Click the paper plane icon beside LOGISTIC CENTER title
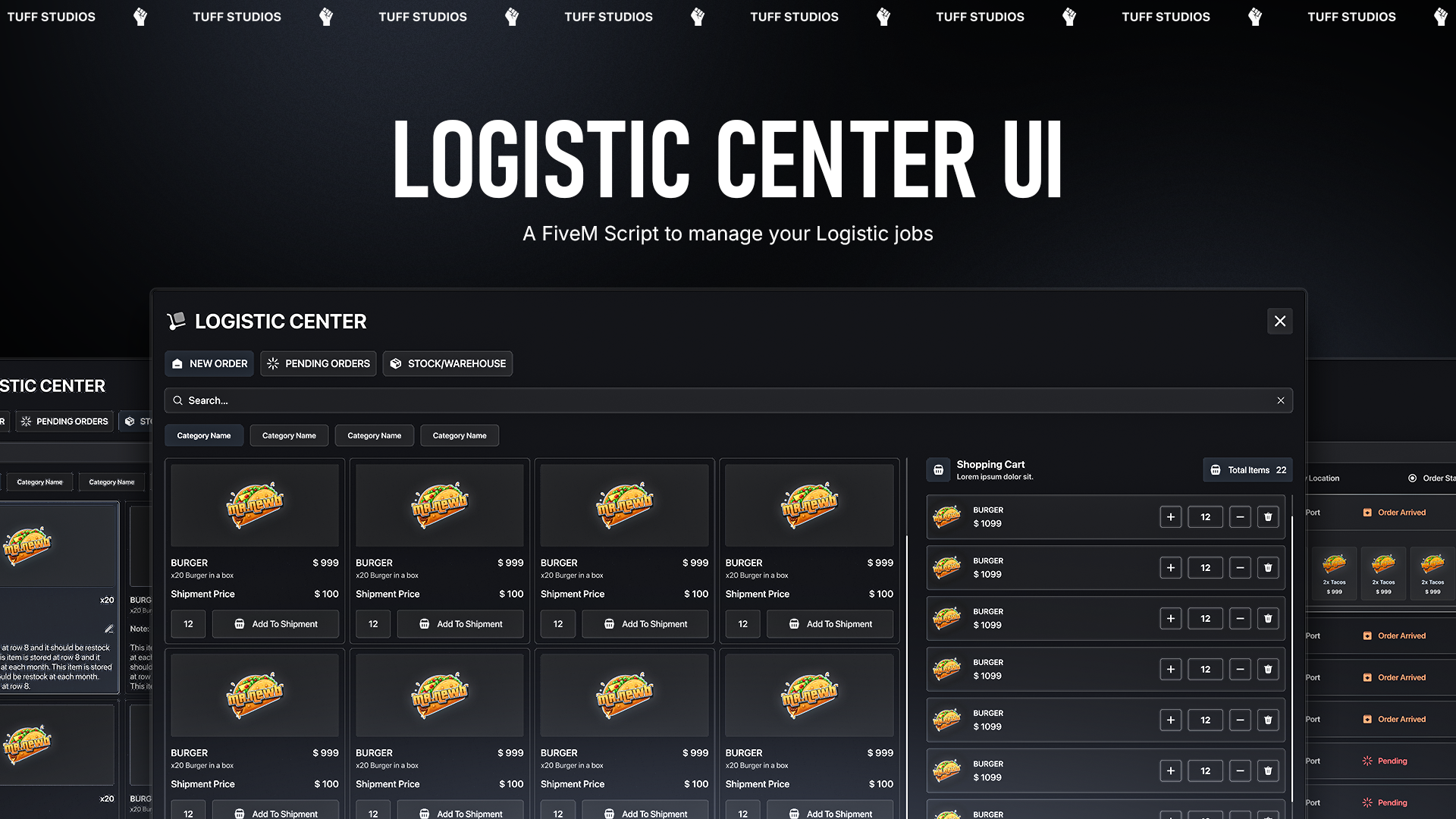Screen dimensions: 1456x819 click(x=177, y=321)
